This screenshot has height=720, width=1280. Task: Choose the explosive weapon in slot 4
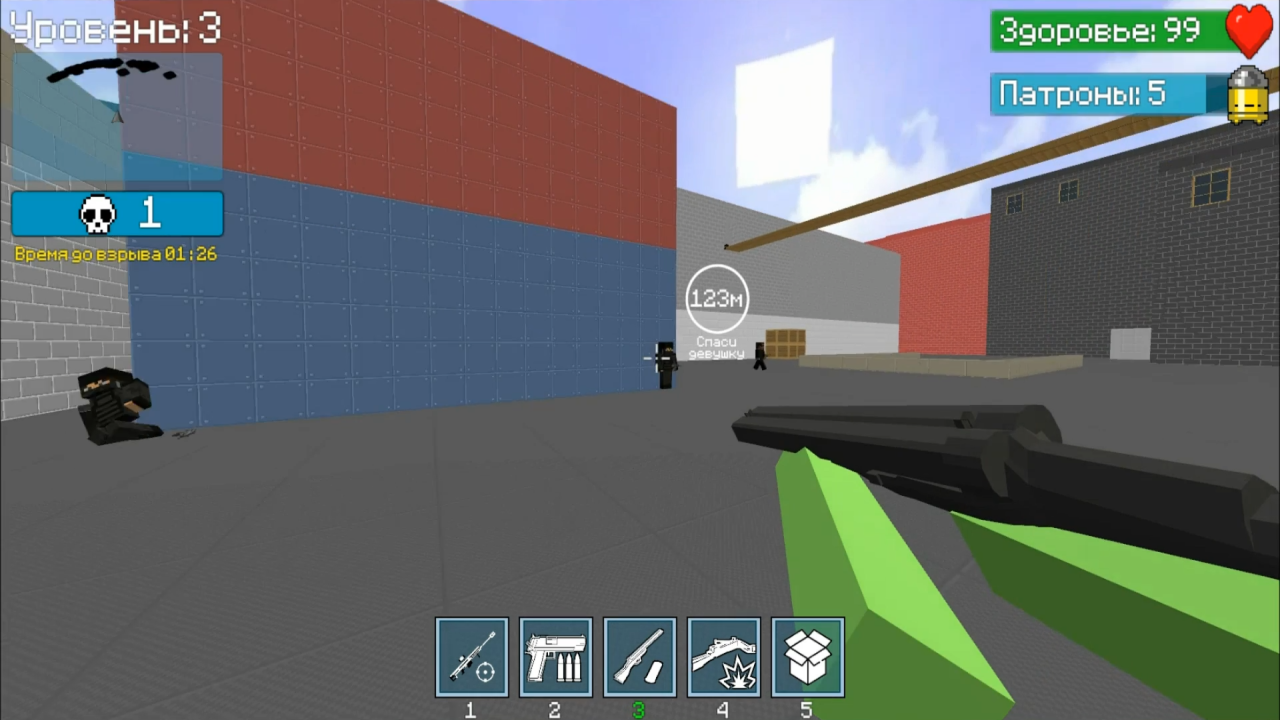723,657
